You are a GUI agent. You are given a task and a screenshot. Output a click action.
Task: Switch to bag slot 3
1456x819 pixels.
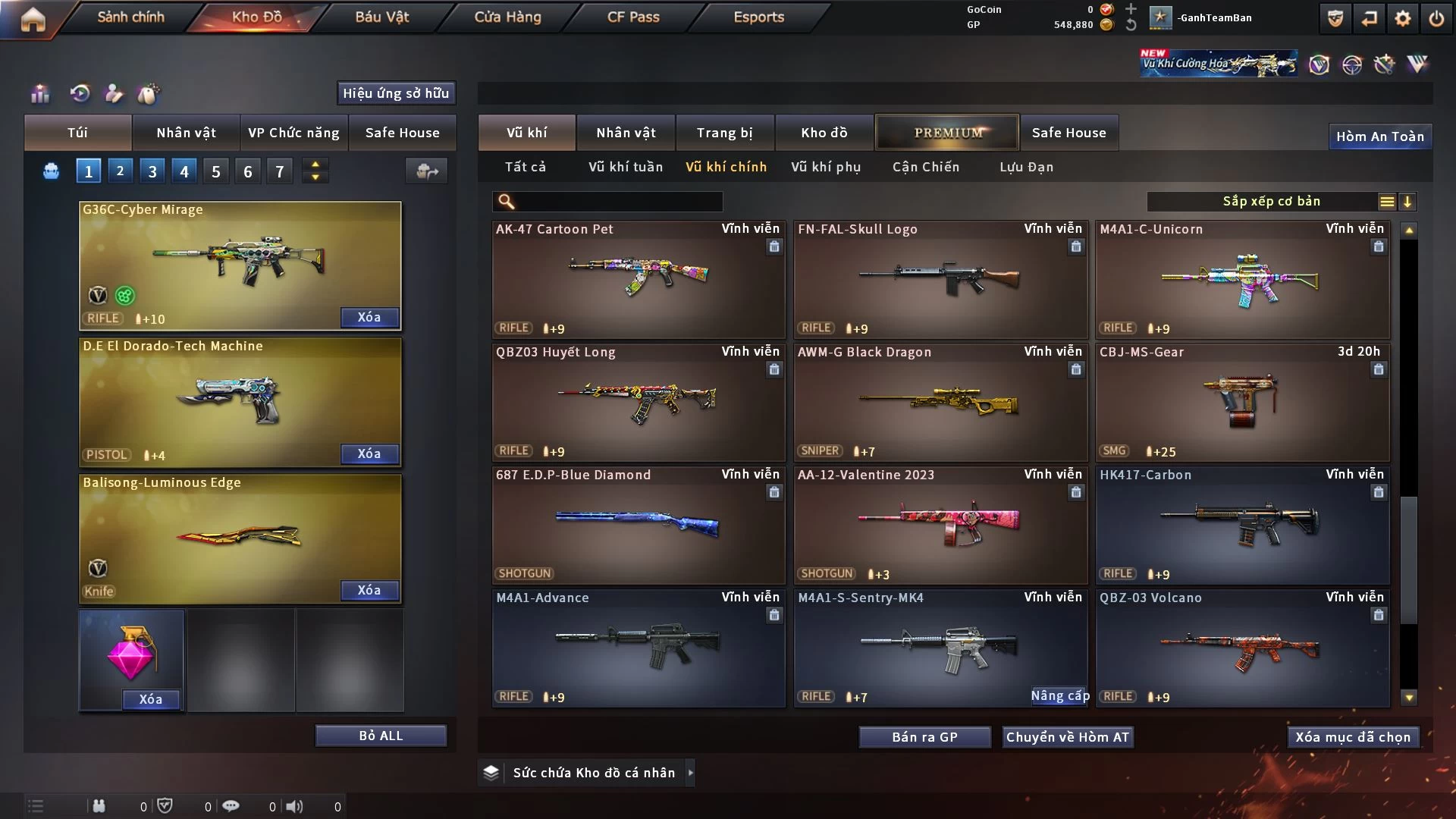click(x=152, y=171)
